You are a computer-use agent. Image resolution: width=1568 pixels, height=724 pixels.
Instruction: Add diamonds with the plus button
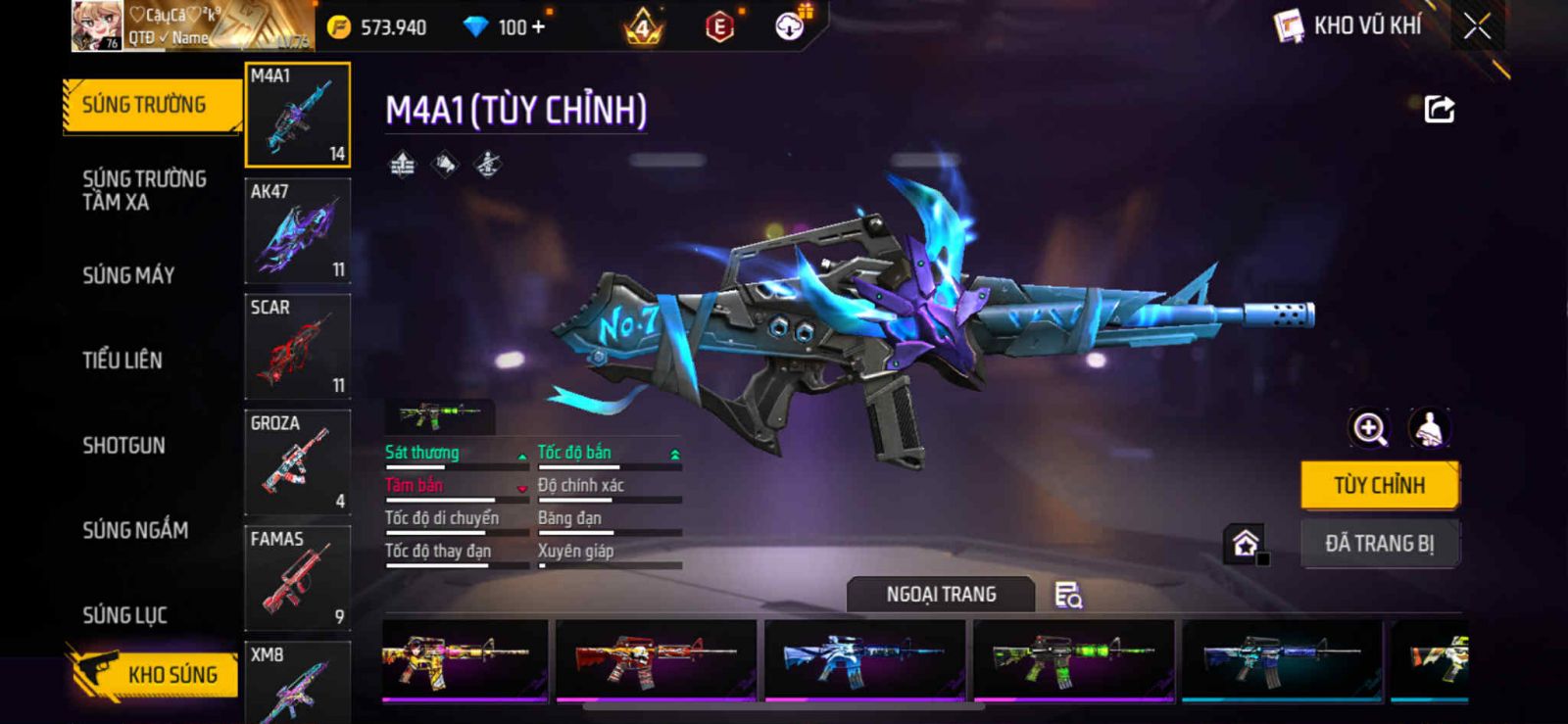(537, 27)
